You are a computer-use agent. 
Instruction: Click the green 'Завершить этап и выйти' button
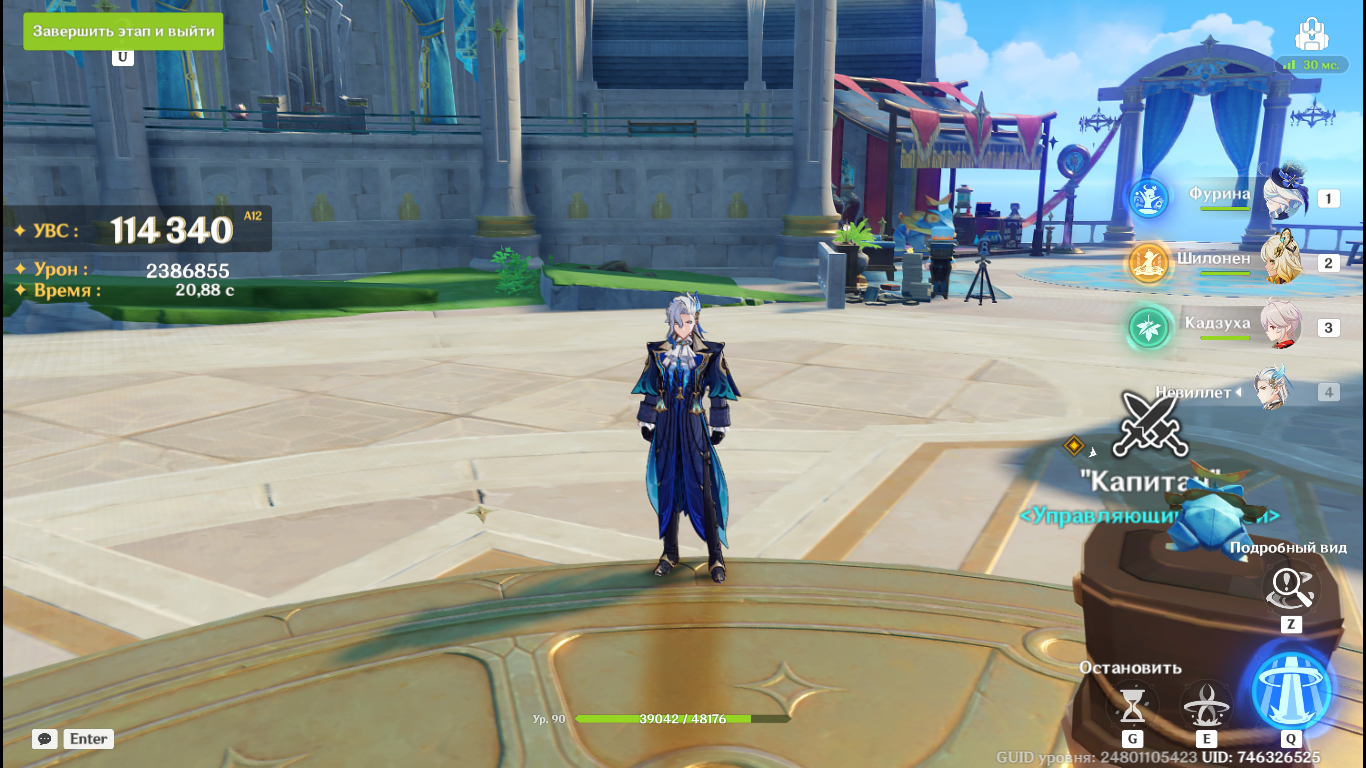coord(123,31)
